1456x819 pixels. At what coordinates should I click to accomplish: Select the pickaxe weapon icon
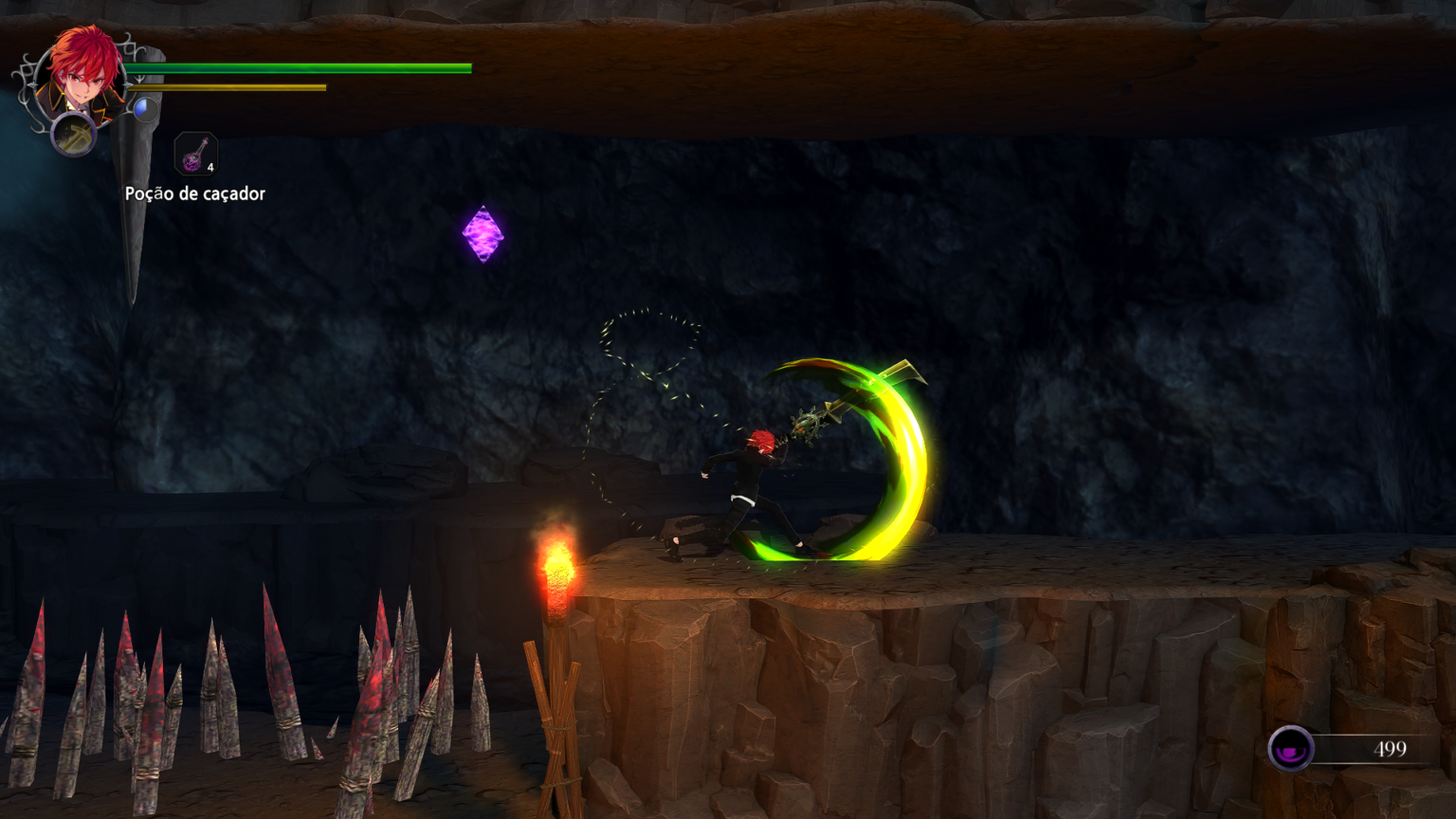click(x=73, y=135)
